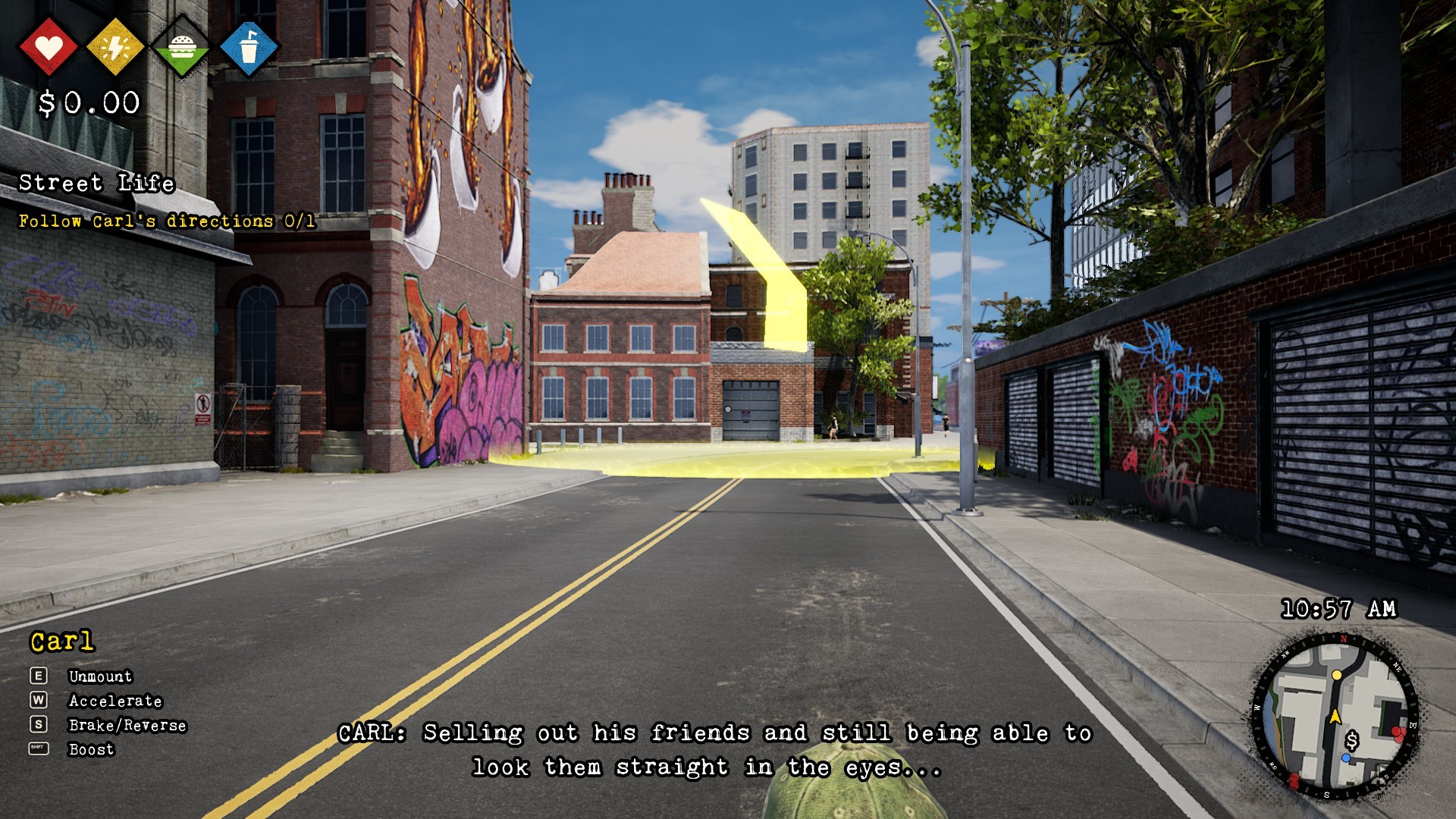Viewport: 1456px width, 819px height.
Task: Select the yellow waypoint dot on the minimap
Action: tap(1337, 676)
